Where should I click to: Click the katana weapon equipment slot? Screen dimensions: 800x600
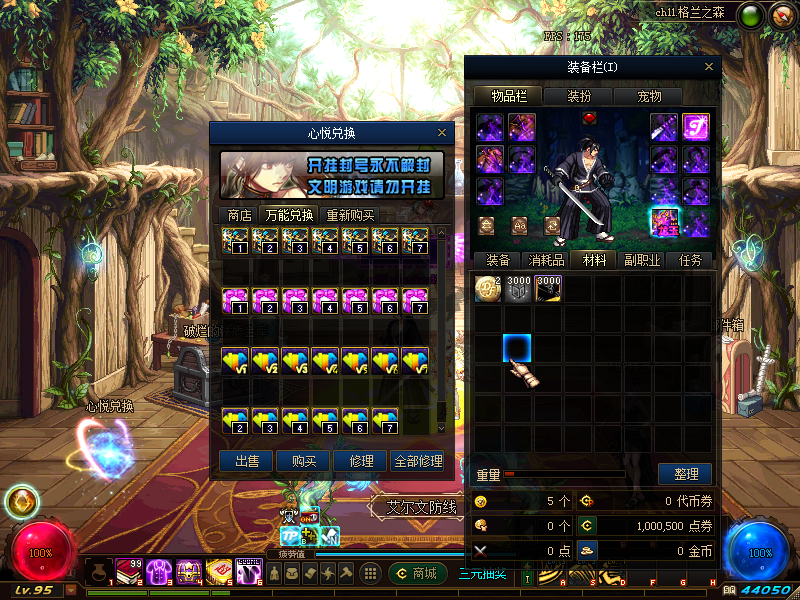pos(665,127)
